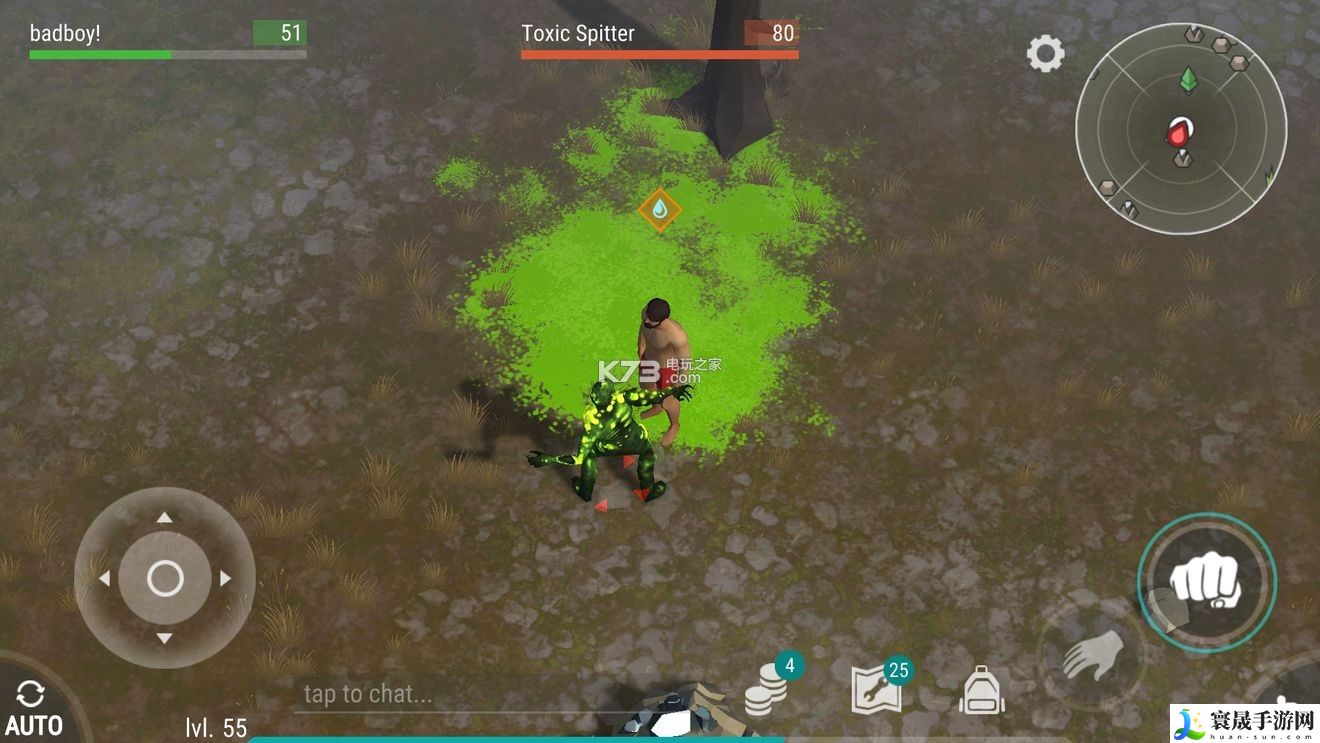Open the backpack inventory
This screenshot has width=1320, height=743.
point(981,690)
